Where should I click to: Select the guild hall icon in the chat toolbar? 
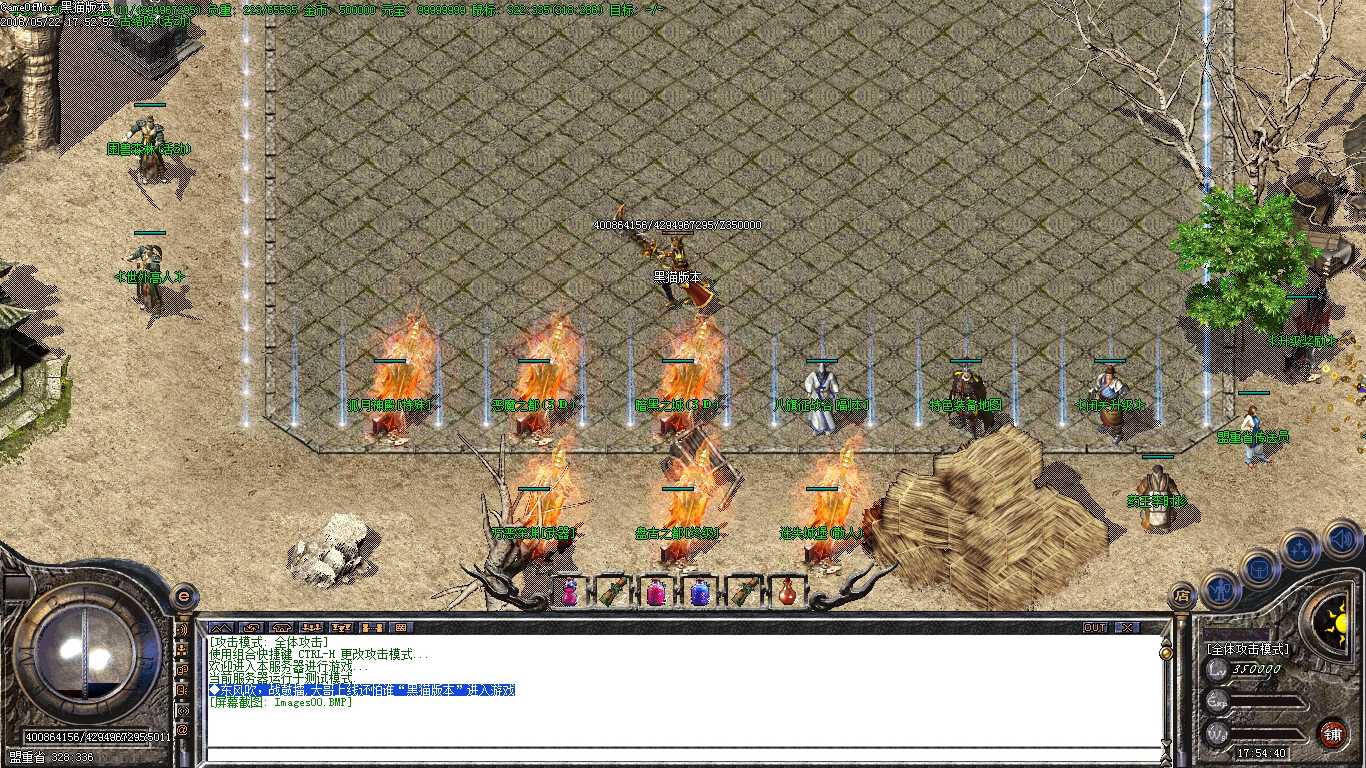[281, 628]
